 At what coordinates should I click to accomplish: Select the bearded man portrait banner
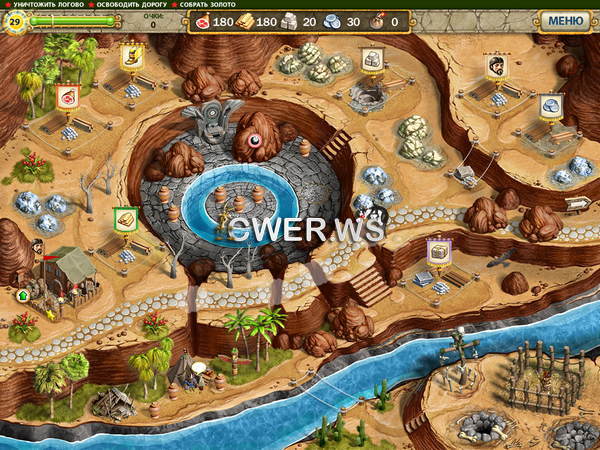495,64
